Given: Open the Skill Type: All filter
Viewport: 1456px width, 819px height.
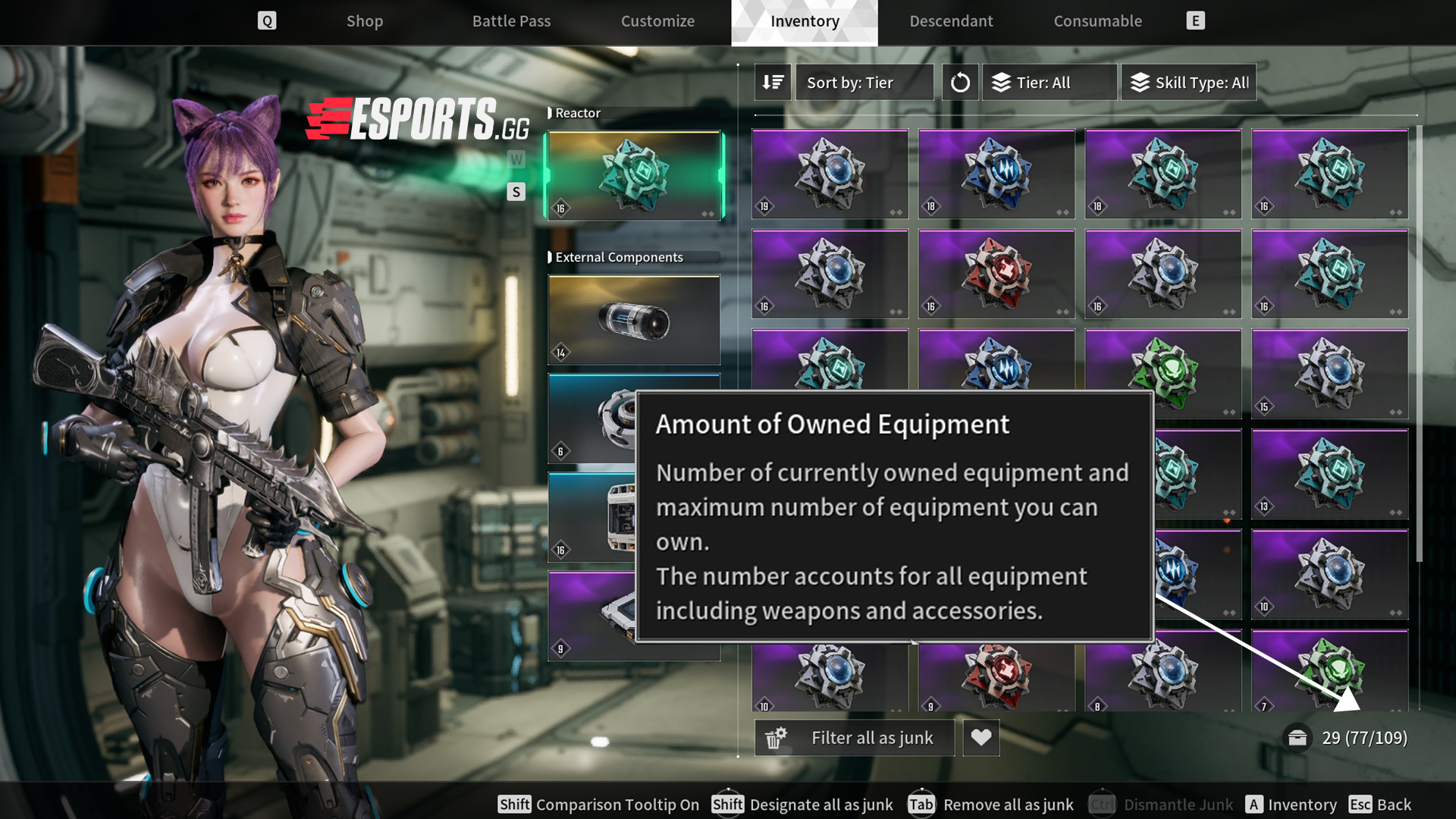Looking at the screenshot, I should pyautogui.click(x=1188, y=82).
